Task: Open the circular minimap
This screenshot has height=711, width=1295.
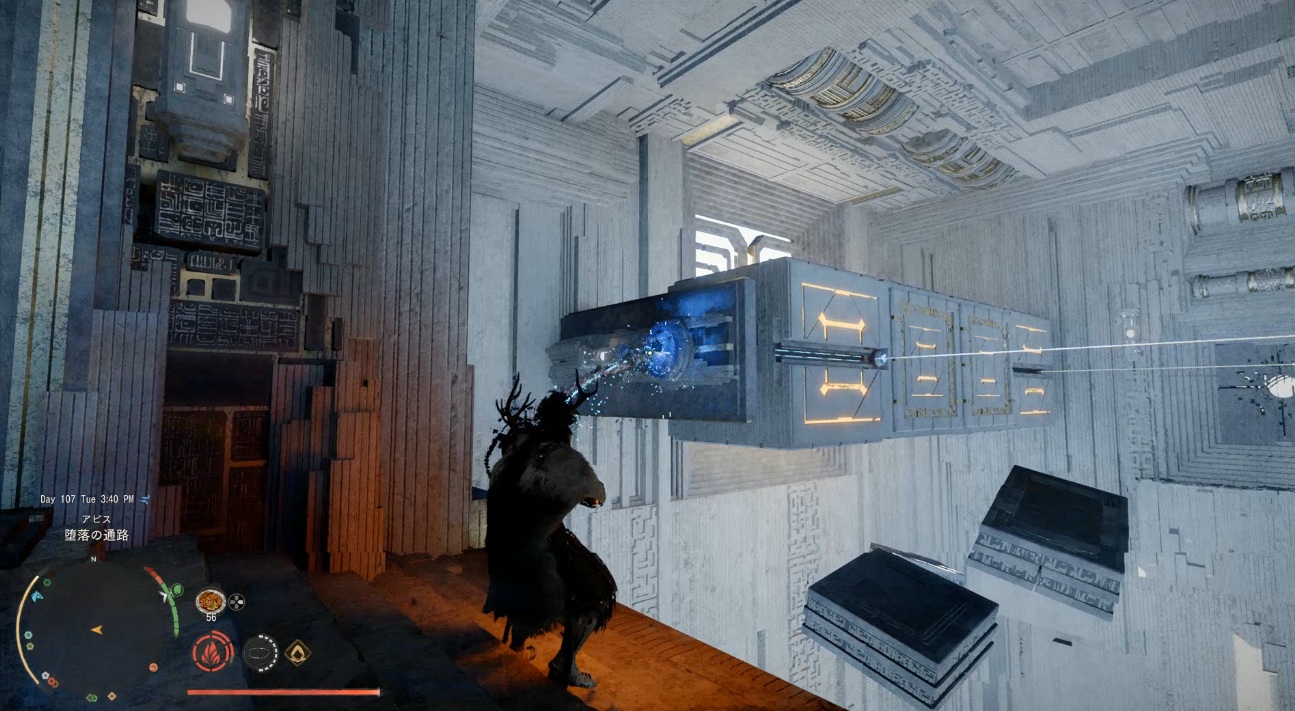Action: (97, 628)
